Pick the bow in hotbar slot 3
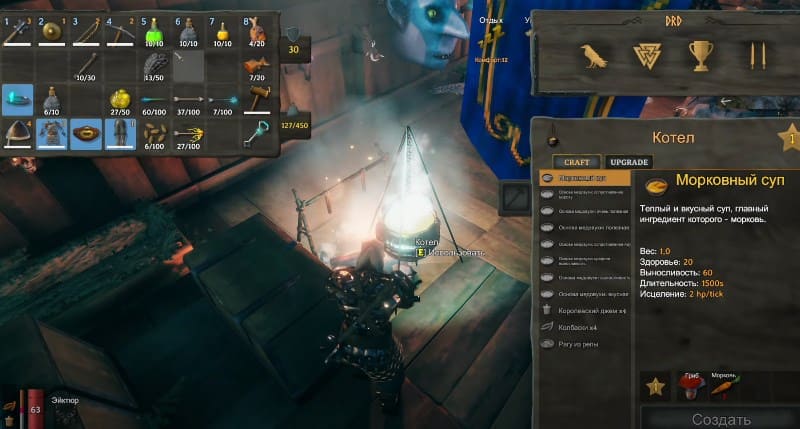The image size is (800, 429). [x=86, y=33]
